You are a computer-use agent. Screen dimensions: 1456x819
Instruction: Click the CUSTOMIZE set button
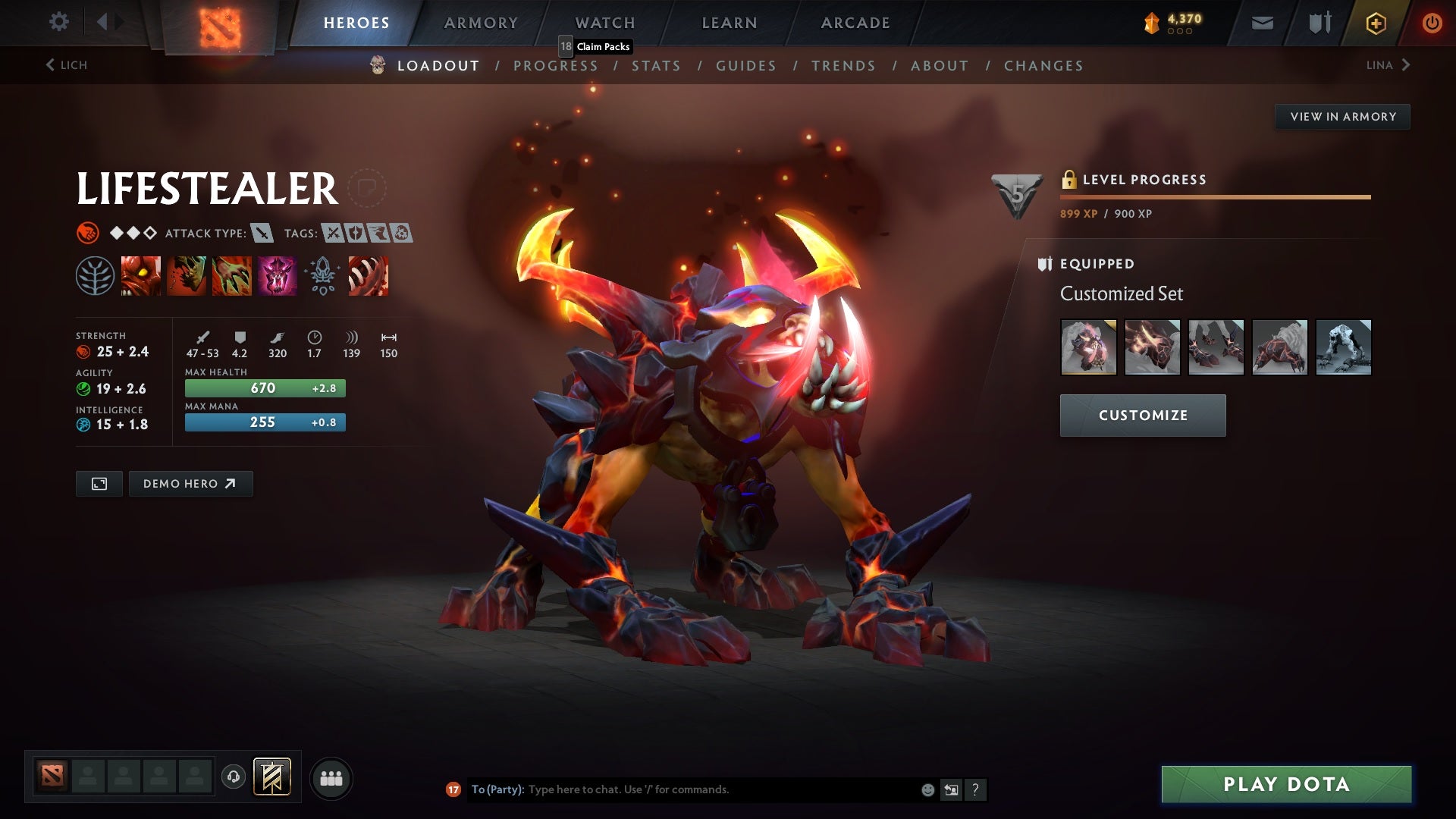point(1142,415)
